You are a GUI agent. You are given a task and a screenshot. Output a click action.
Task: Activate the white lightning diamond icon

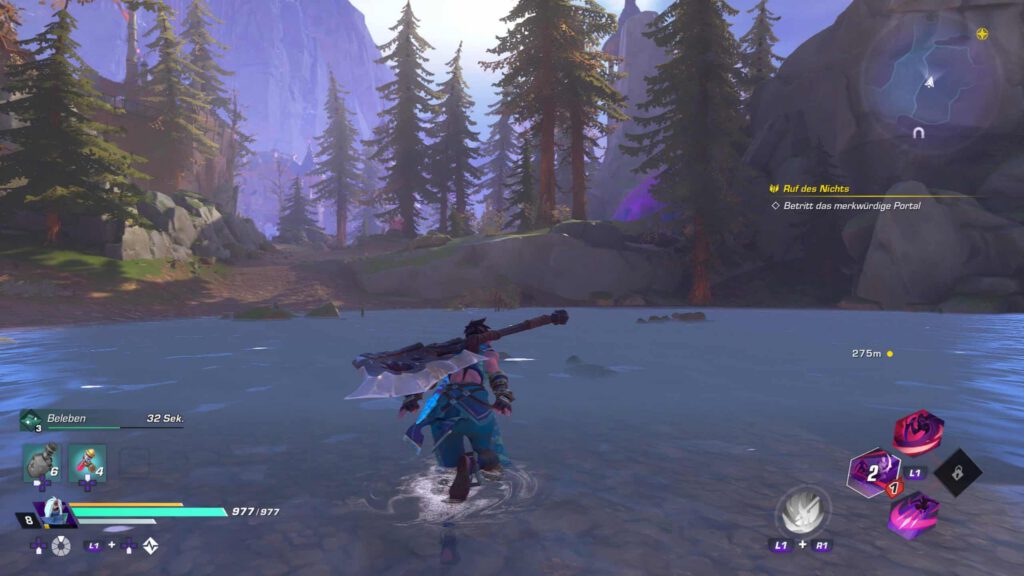[x=151, y=546]
